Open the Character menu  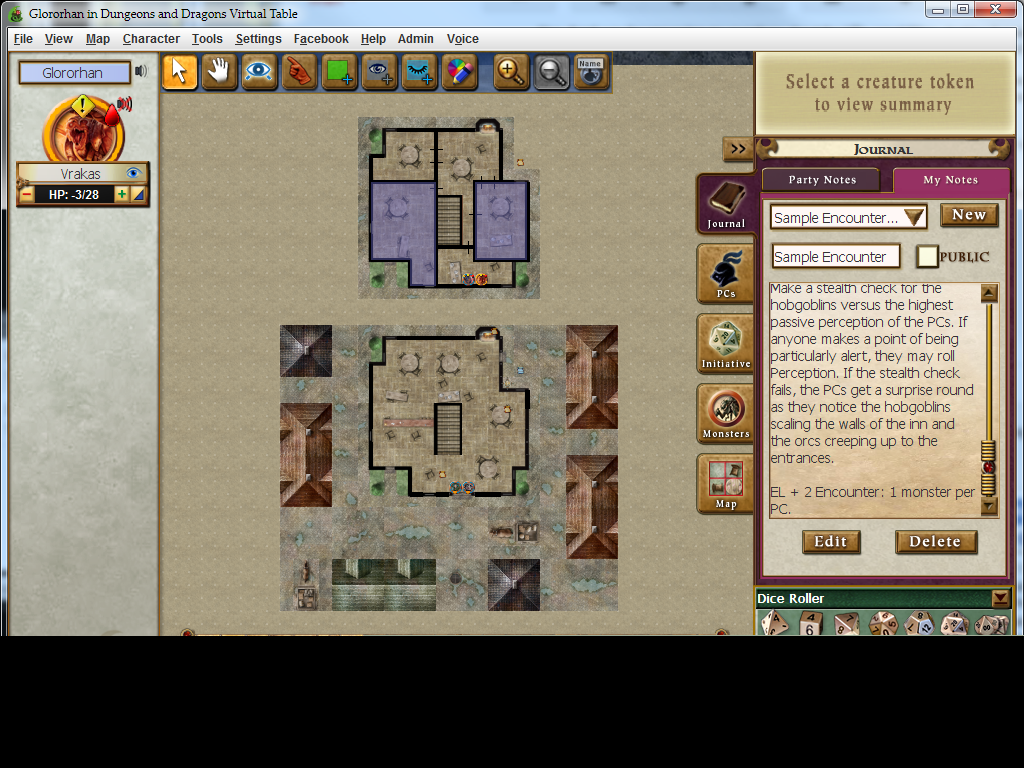tap(151, 39)
